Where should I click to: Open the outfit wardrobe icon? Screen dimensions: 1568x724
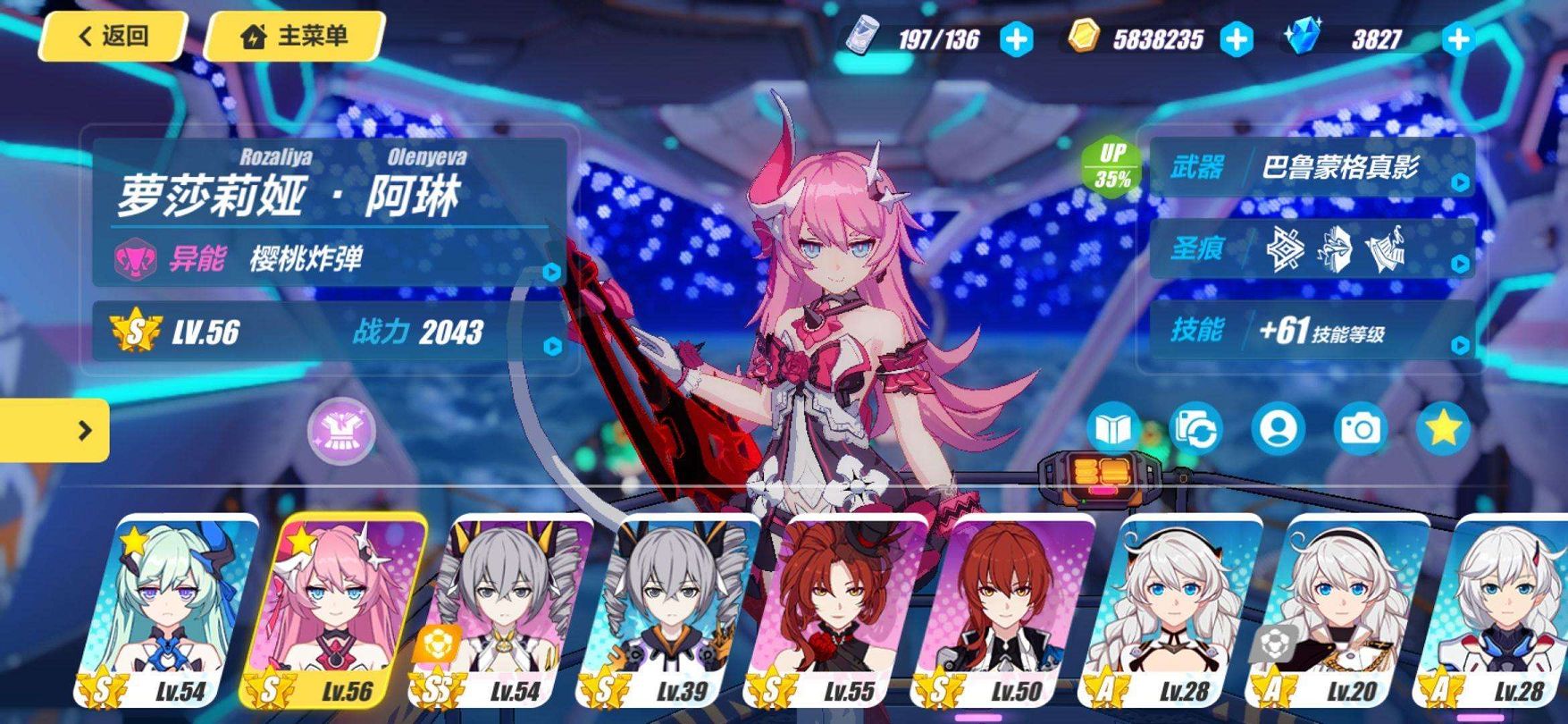[x=341, y=431]
